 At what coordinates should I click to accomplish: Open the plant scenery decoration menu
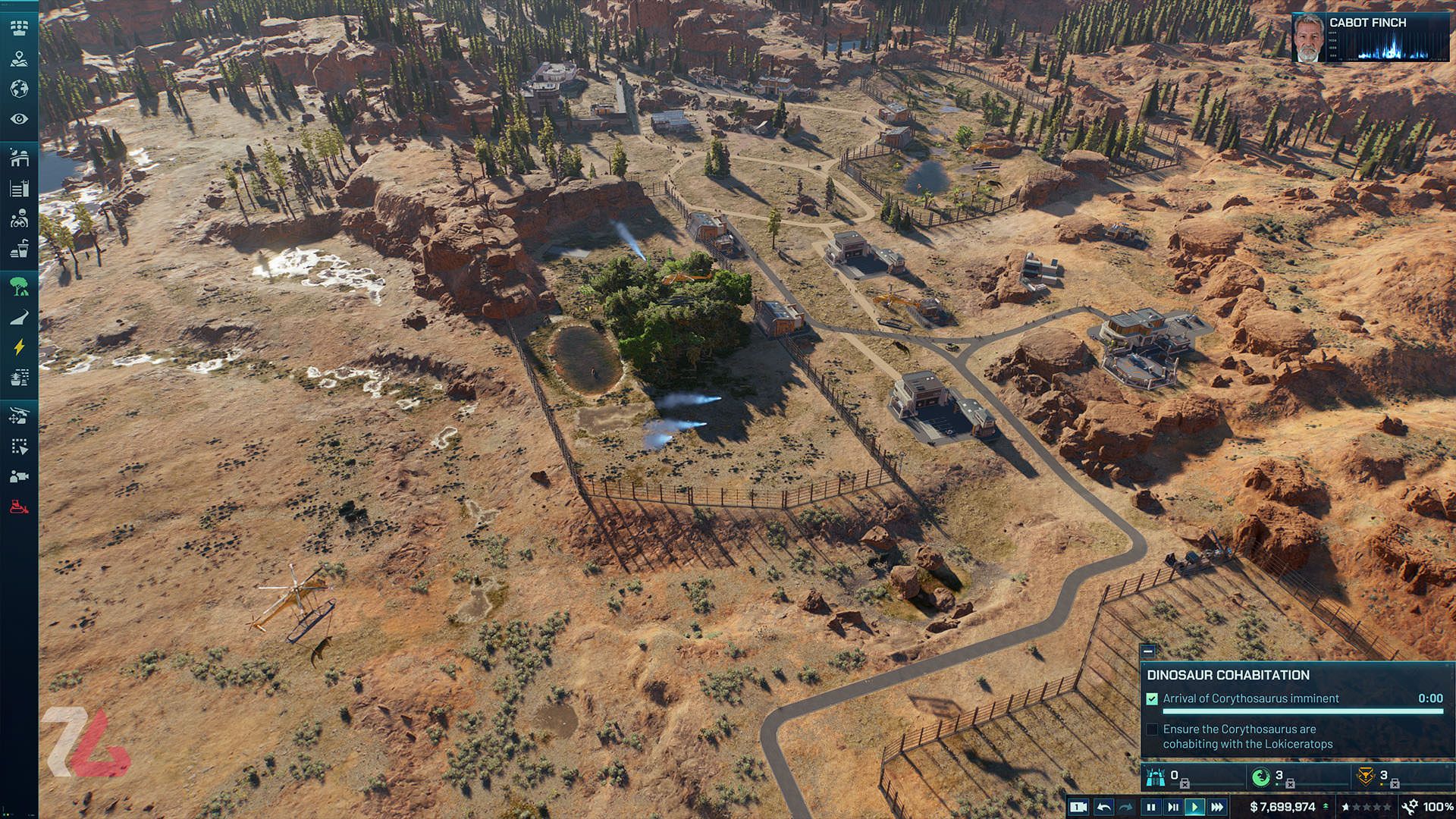(x=19, y=378)
